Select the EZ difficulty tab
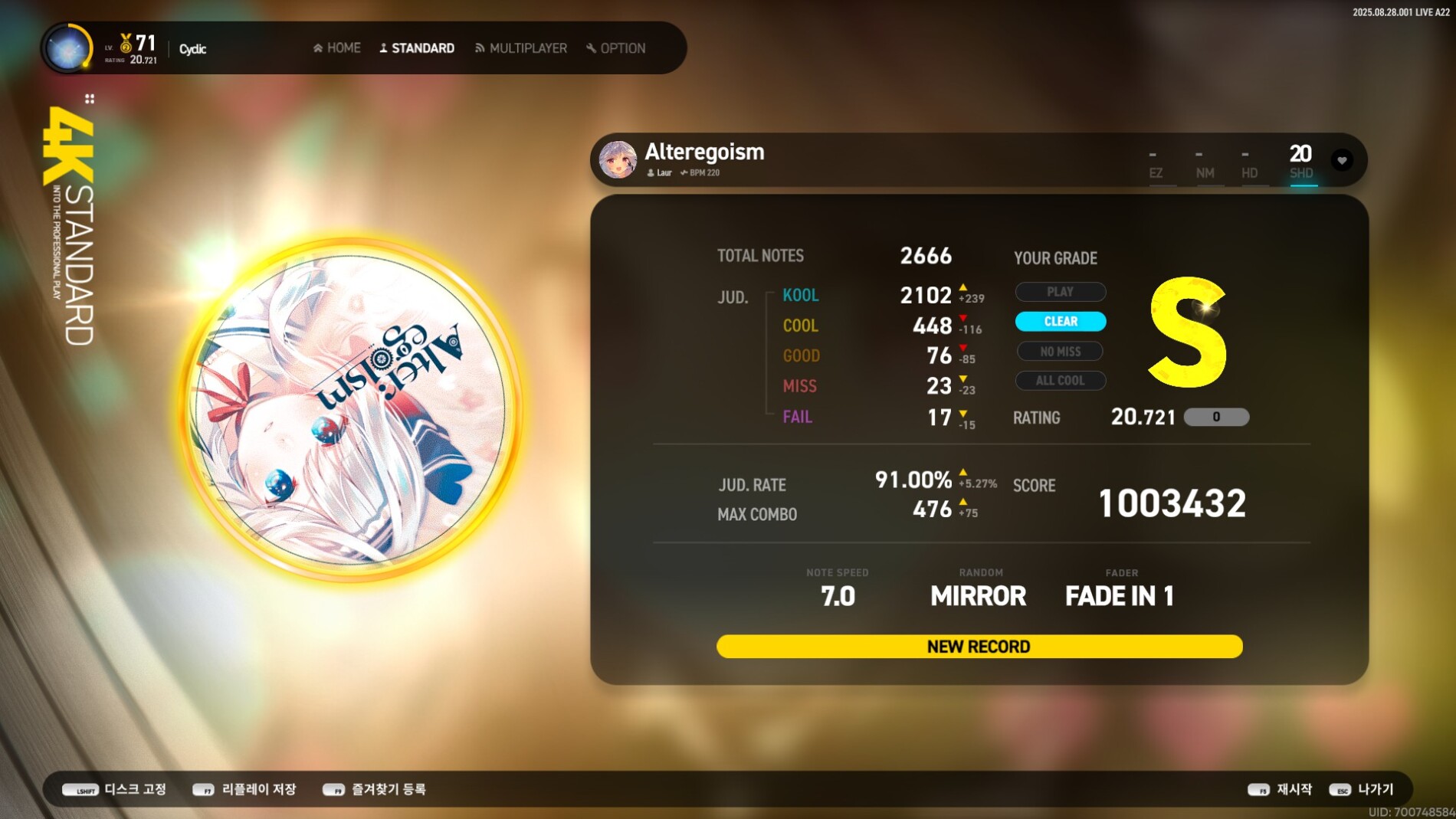The height and width of the screenshot is (819, 1456). pyautogui.click(x=1156, y=164)
